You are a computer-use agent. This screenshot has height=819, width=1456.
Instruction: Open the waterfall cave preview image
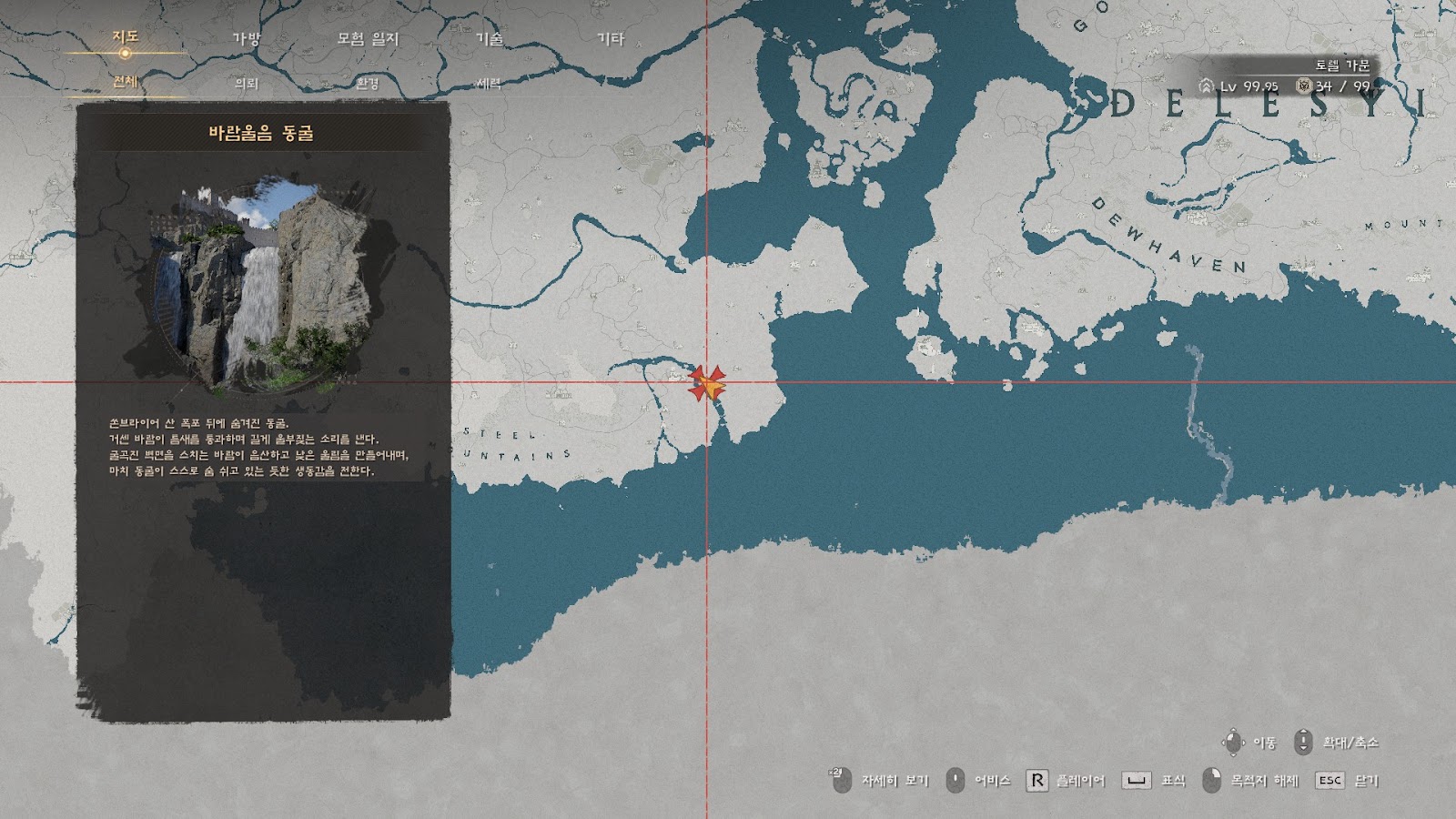(x=262, y=284)
